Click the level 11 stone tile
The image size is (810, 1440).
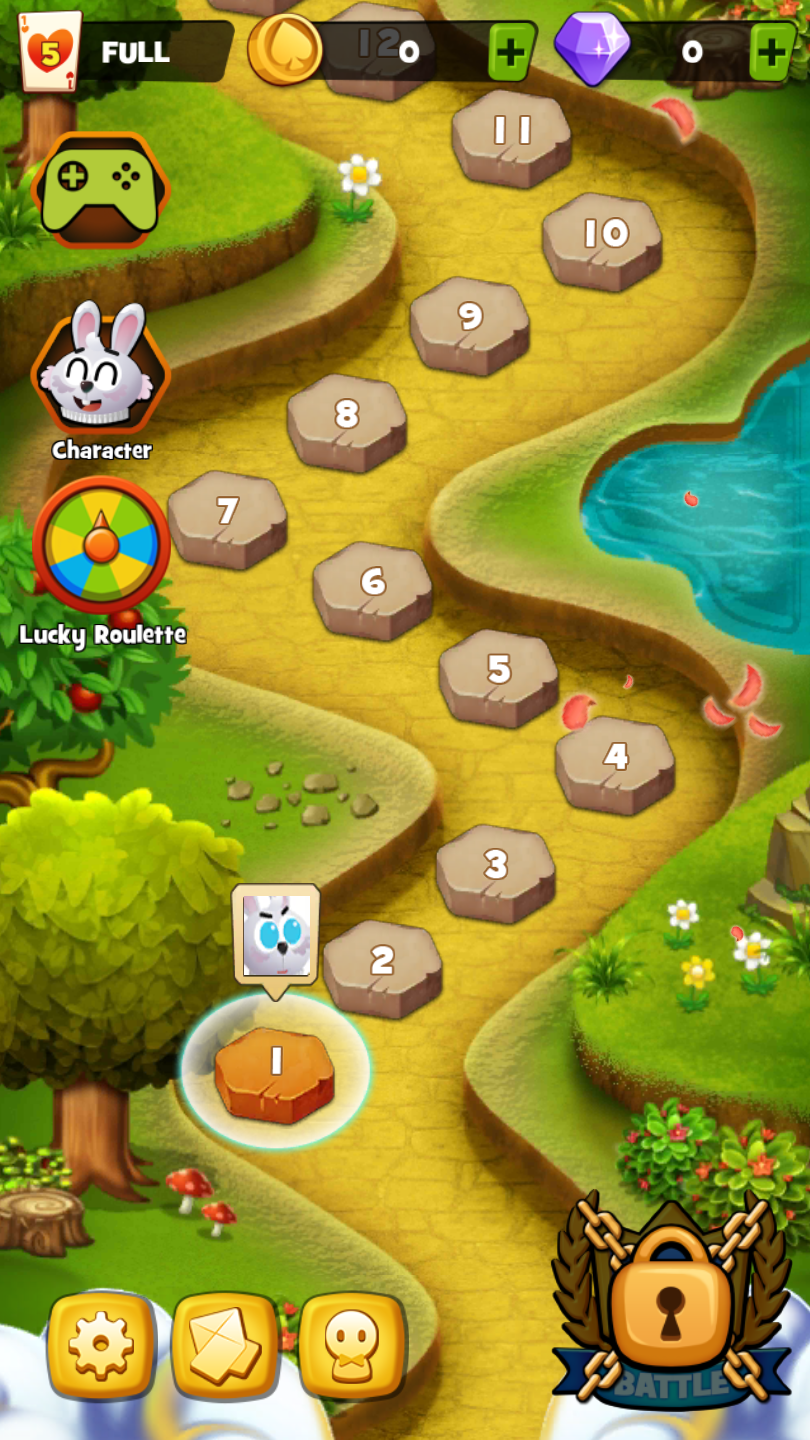[512, 135]
